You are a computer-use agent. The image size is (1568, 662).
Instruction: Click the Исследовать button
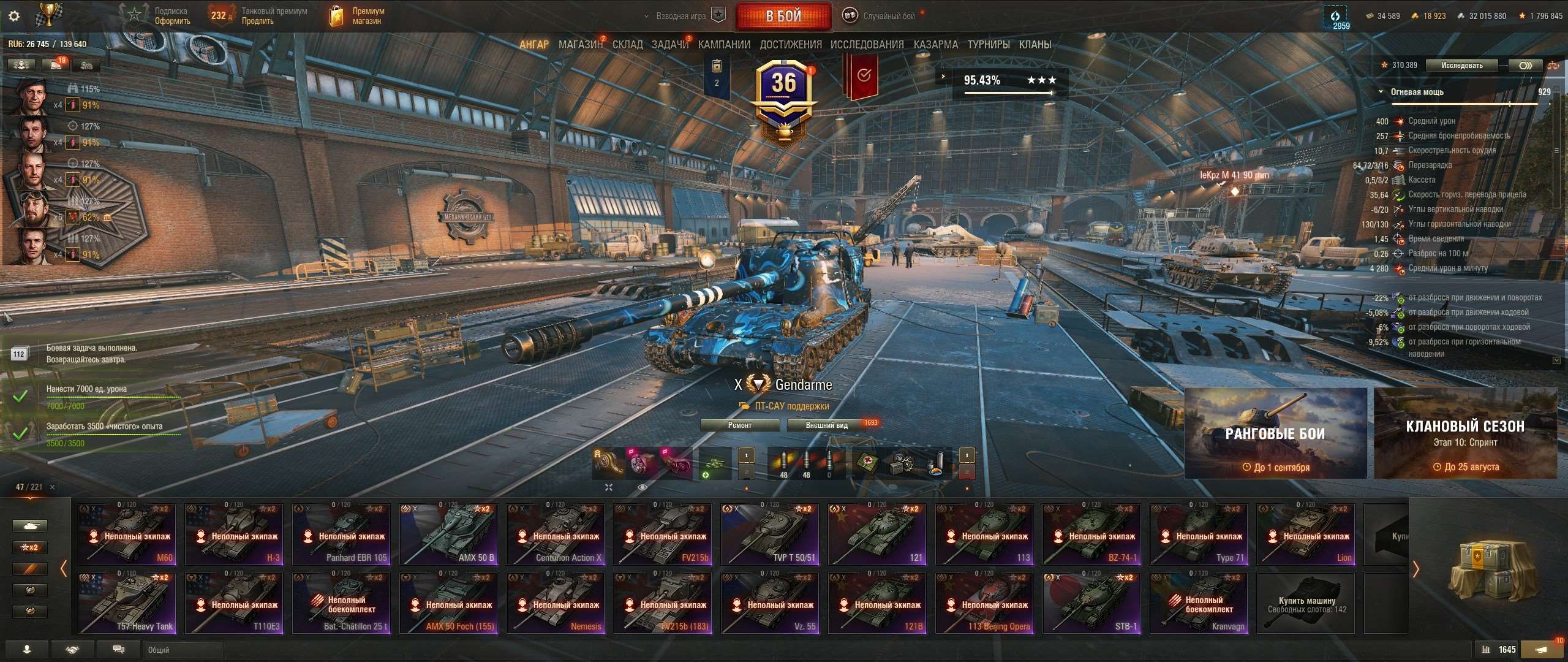[x=1461, y=66]
